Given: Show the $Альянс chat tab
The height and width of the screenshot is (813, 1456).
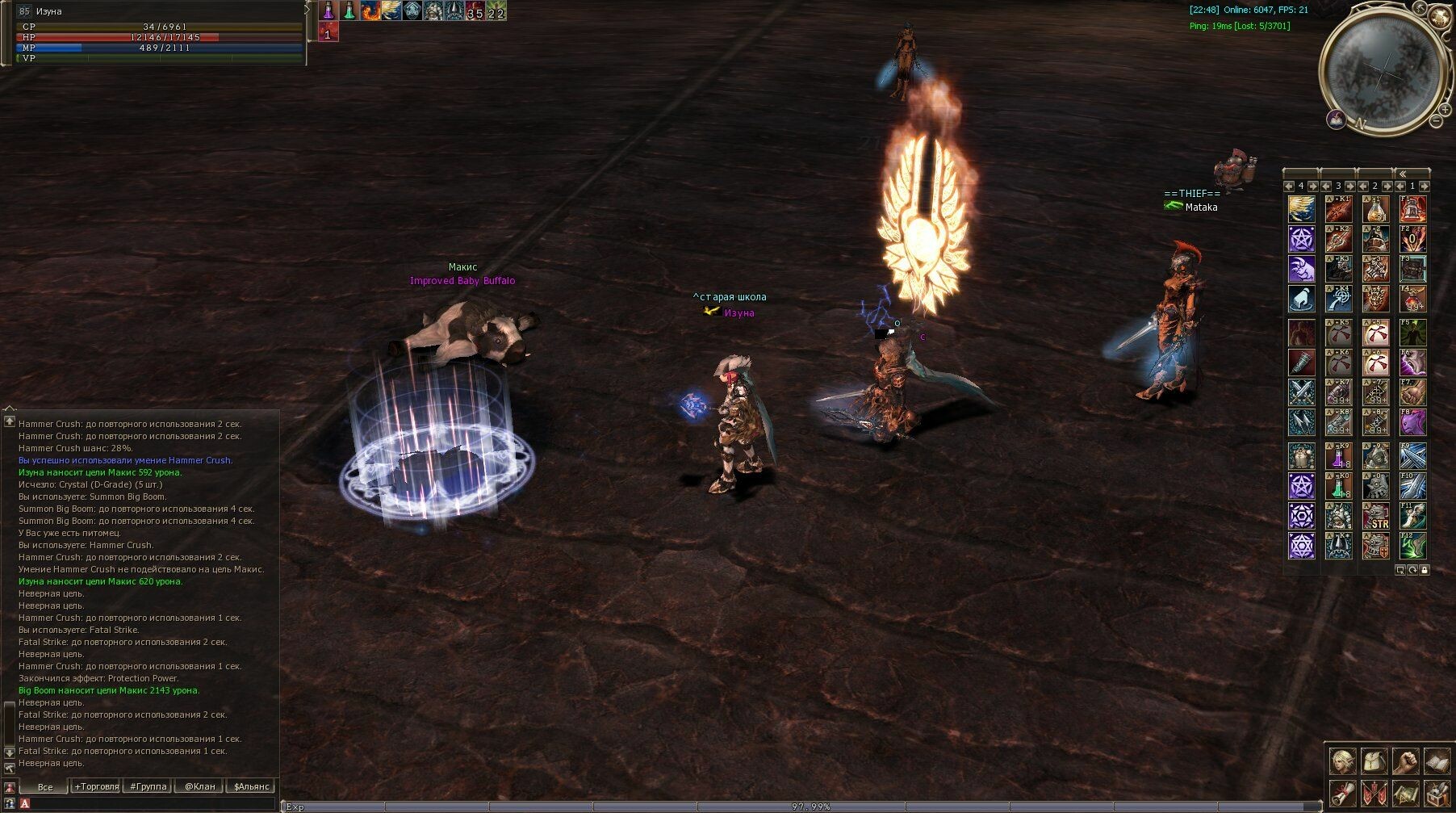Looking at the screenshot, I should [x=251, y=786].
